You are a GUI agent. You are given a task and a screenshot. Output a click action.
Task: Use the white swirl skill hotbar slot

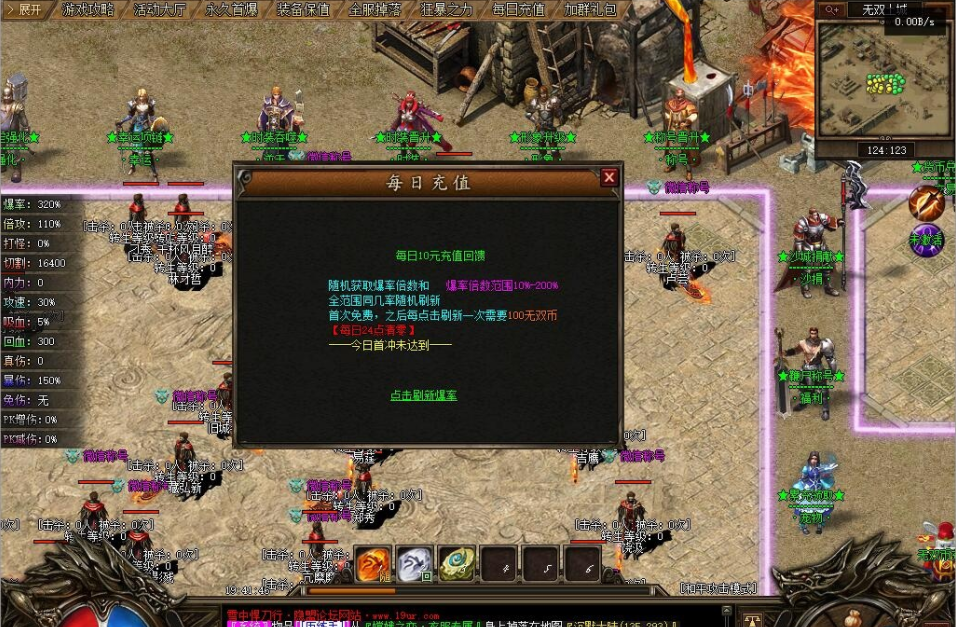click(x=415, y=564)
